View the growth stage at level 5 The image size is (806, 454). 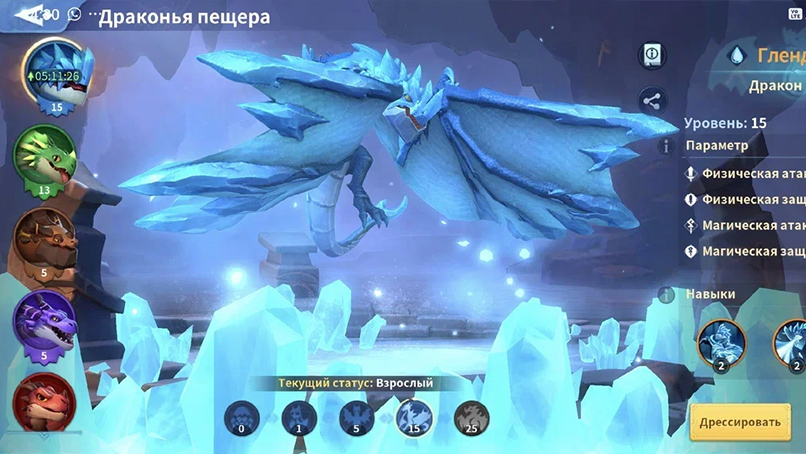coord(357,418)
